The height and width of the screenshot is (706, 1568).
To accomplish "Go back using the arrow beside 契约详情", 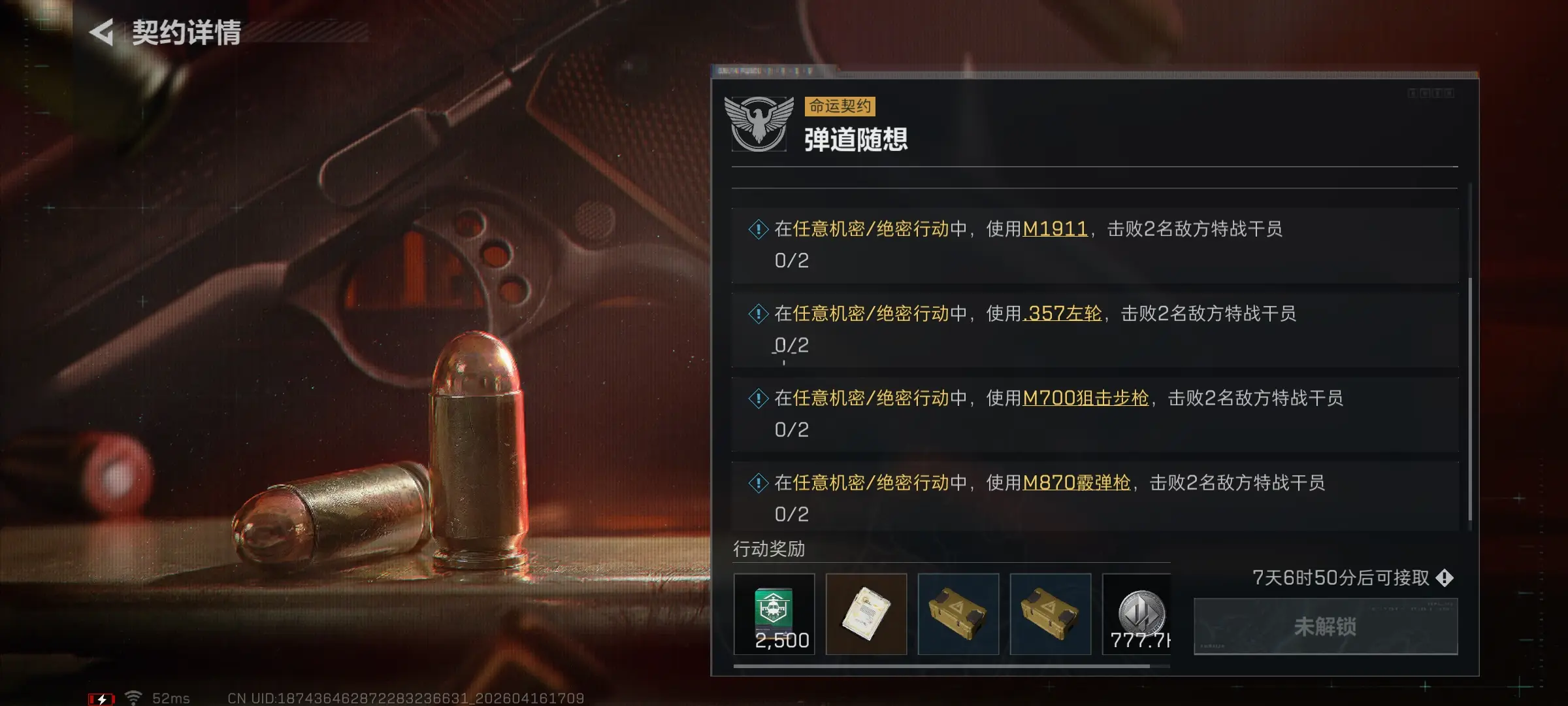I will point(102,33).
